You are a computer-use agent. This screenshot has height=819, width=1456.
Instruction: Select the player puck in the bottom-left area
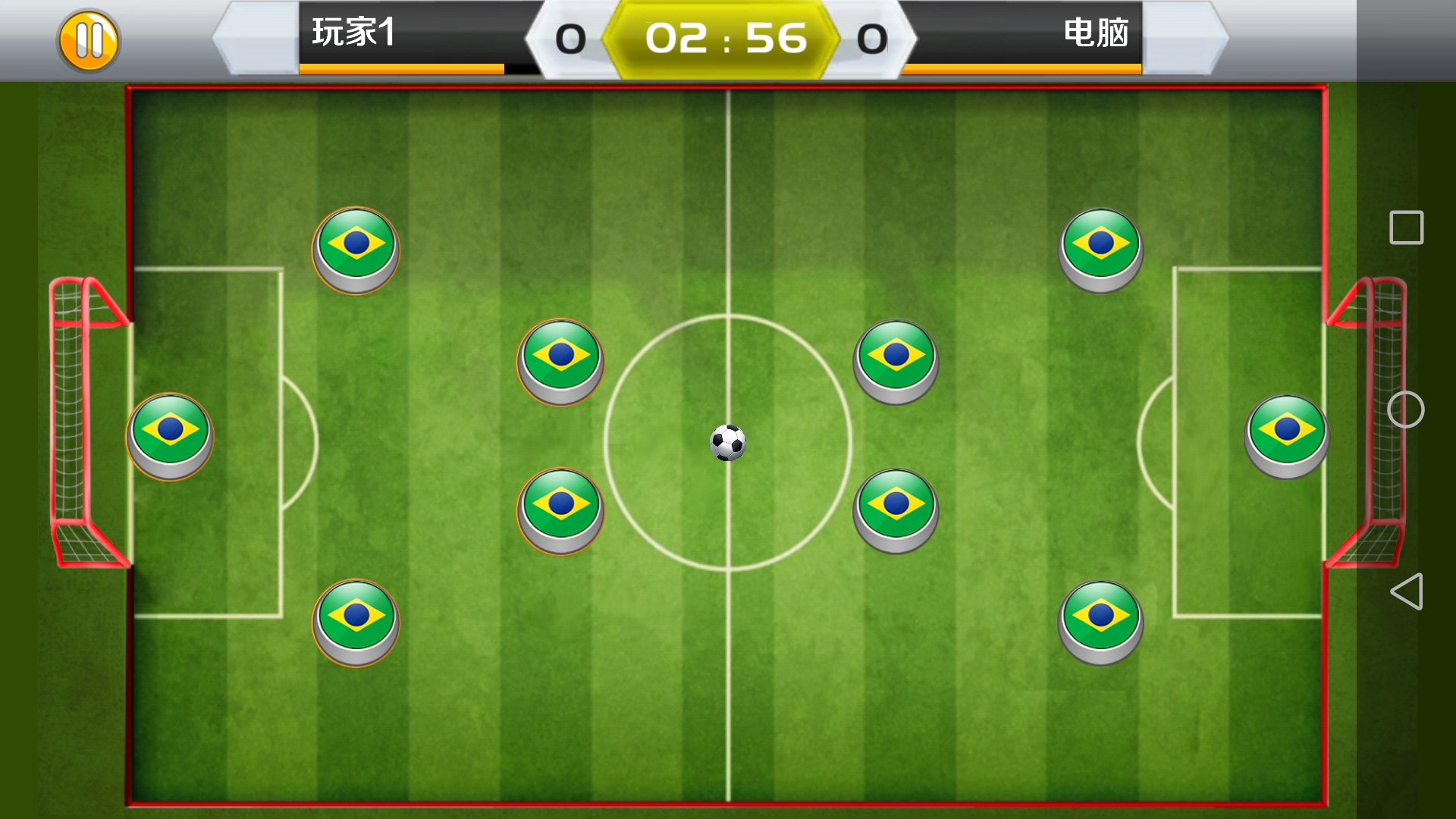pos(356,622)
